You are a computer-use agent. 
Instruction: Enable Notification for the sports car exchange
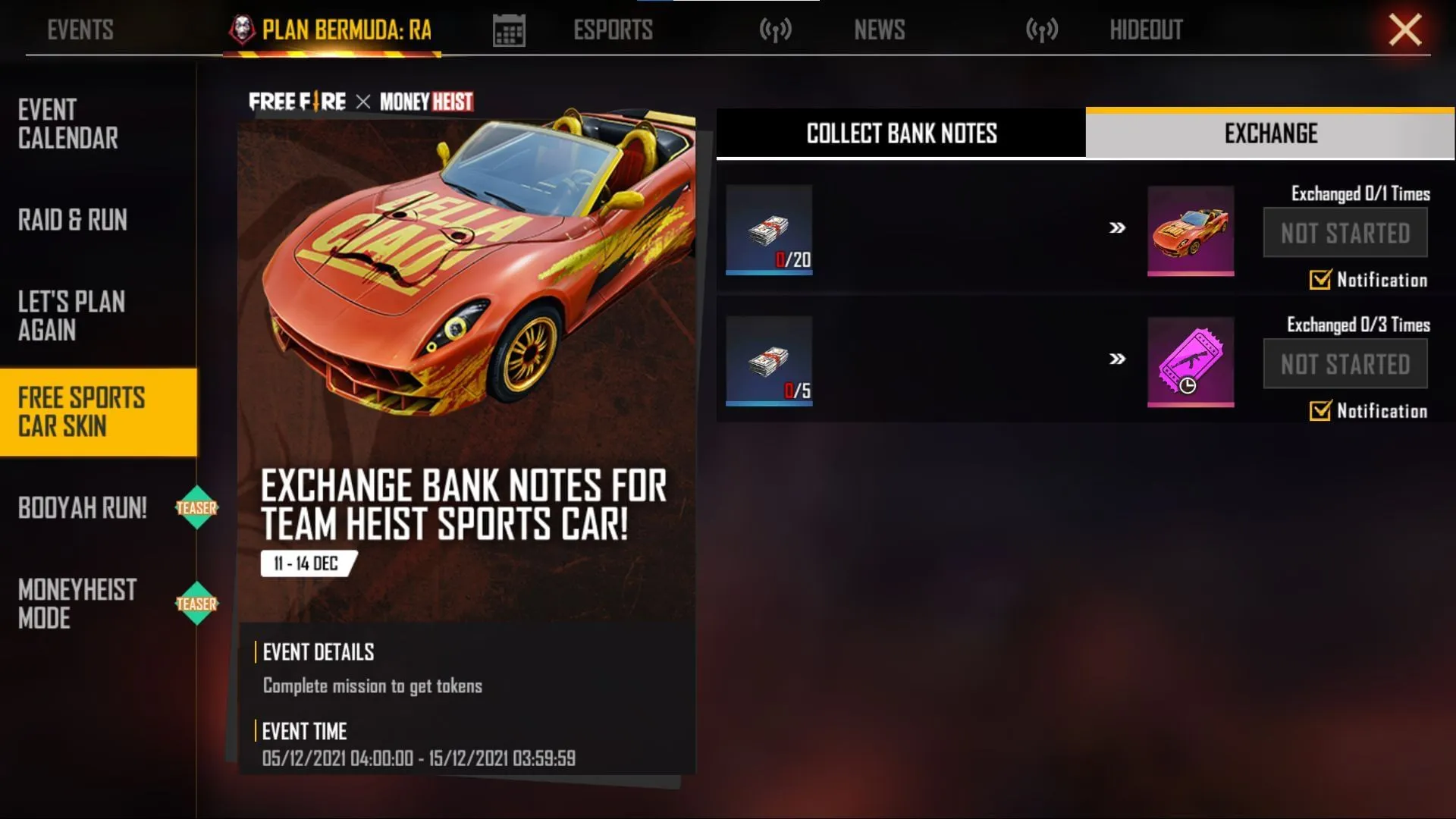tap(1321, 281)
